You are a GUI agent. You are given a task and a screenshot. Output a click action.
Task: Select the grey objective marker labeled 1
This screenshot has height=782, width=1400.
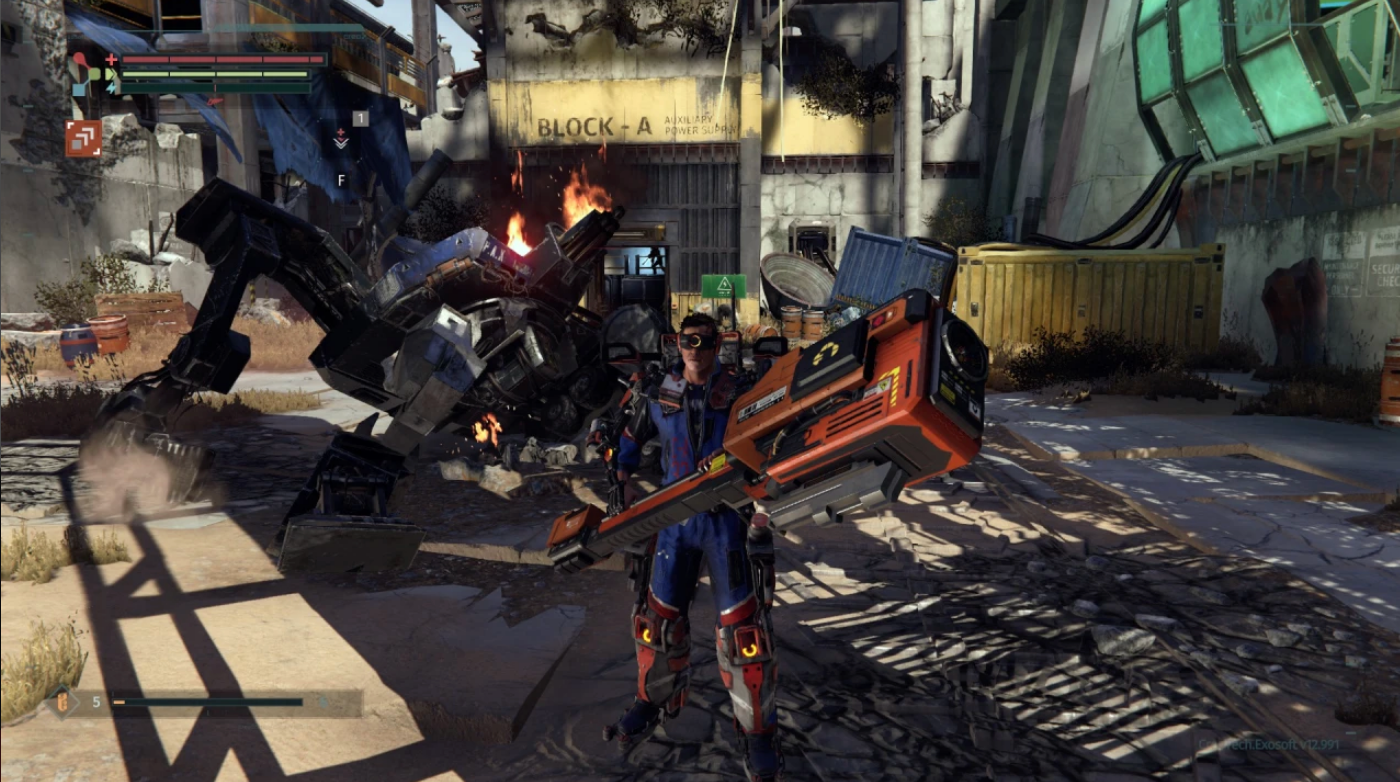(x=361, y=119)
